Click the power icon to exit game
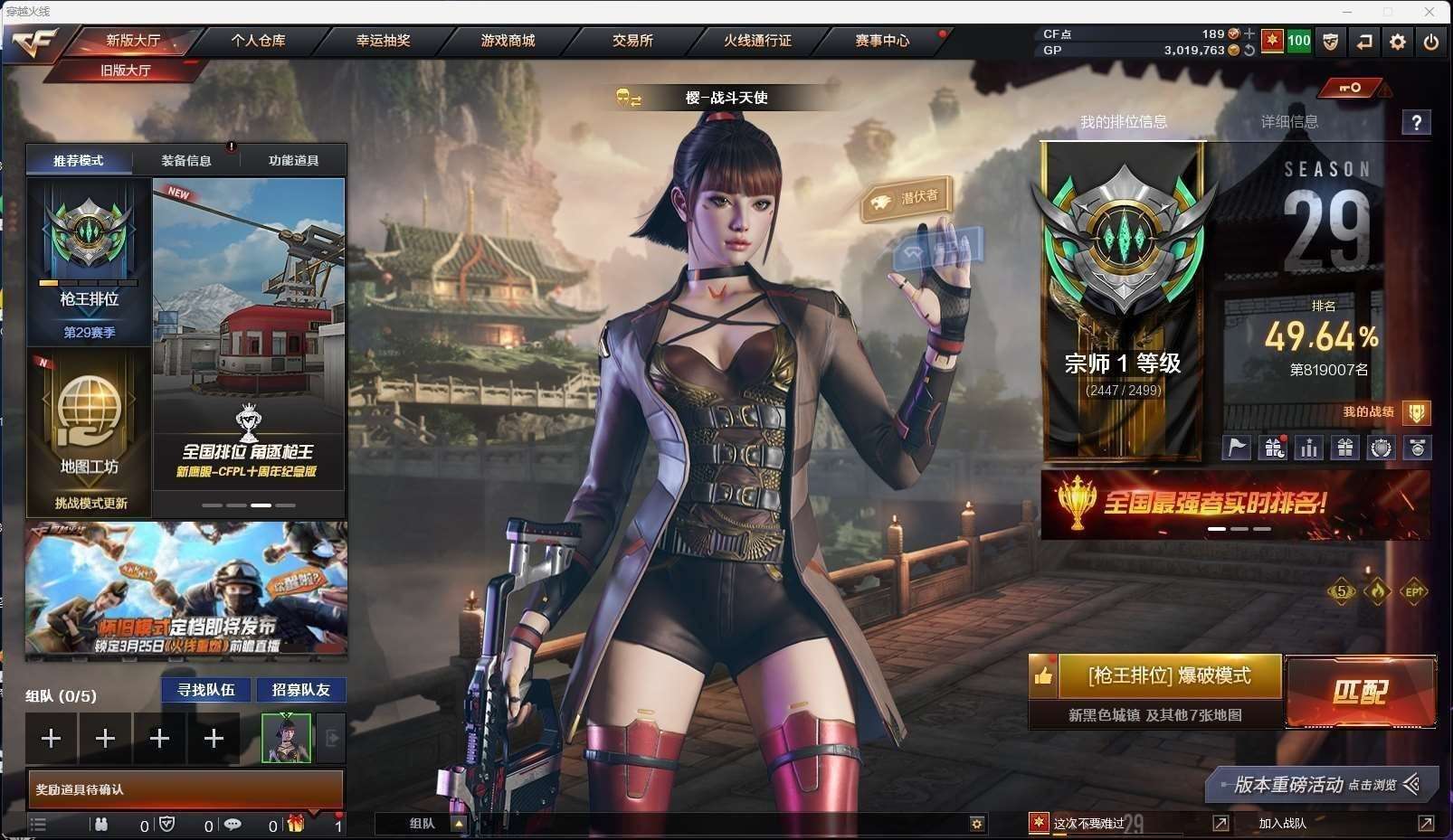Viewport: 1453px width, 840px height. (1430, 42)
